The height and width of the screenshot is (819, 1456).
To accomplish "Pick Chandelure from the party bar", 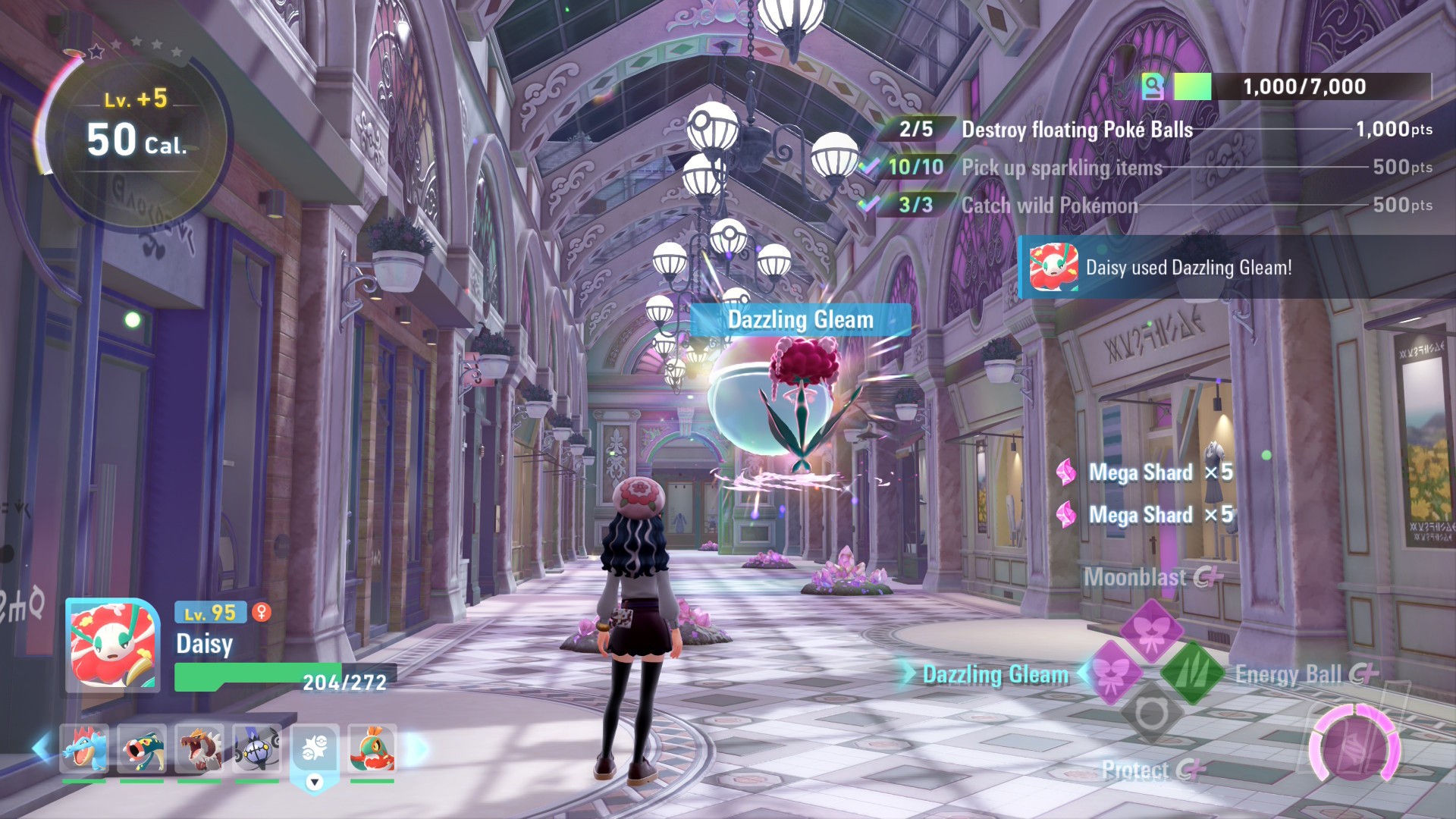I will (257, 748).
